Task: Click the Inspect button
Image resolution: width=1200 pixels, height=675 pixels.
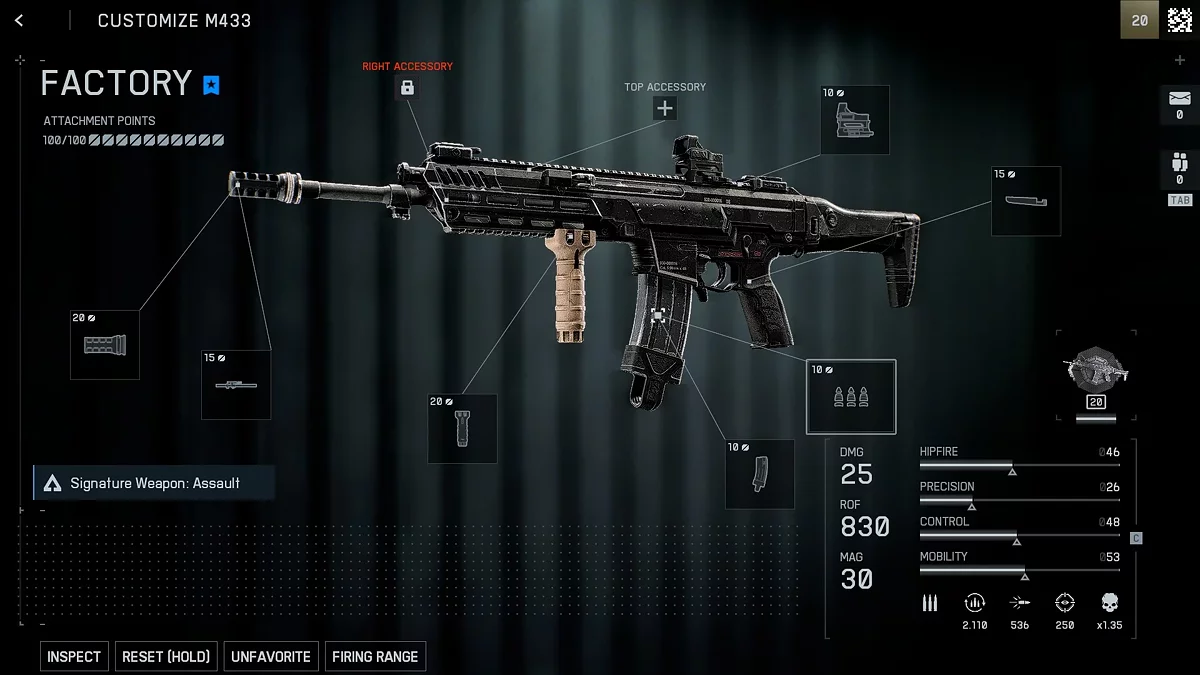Action: point(74,656)
